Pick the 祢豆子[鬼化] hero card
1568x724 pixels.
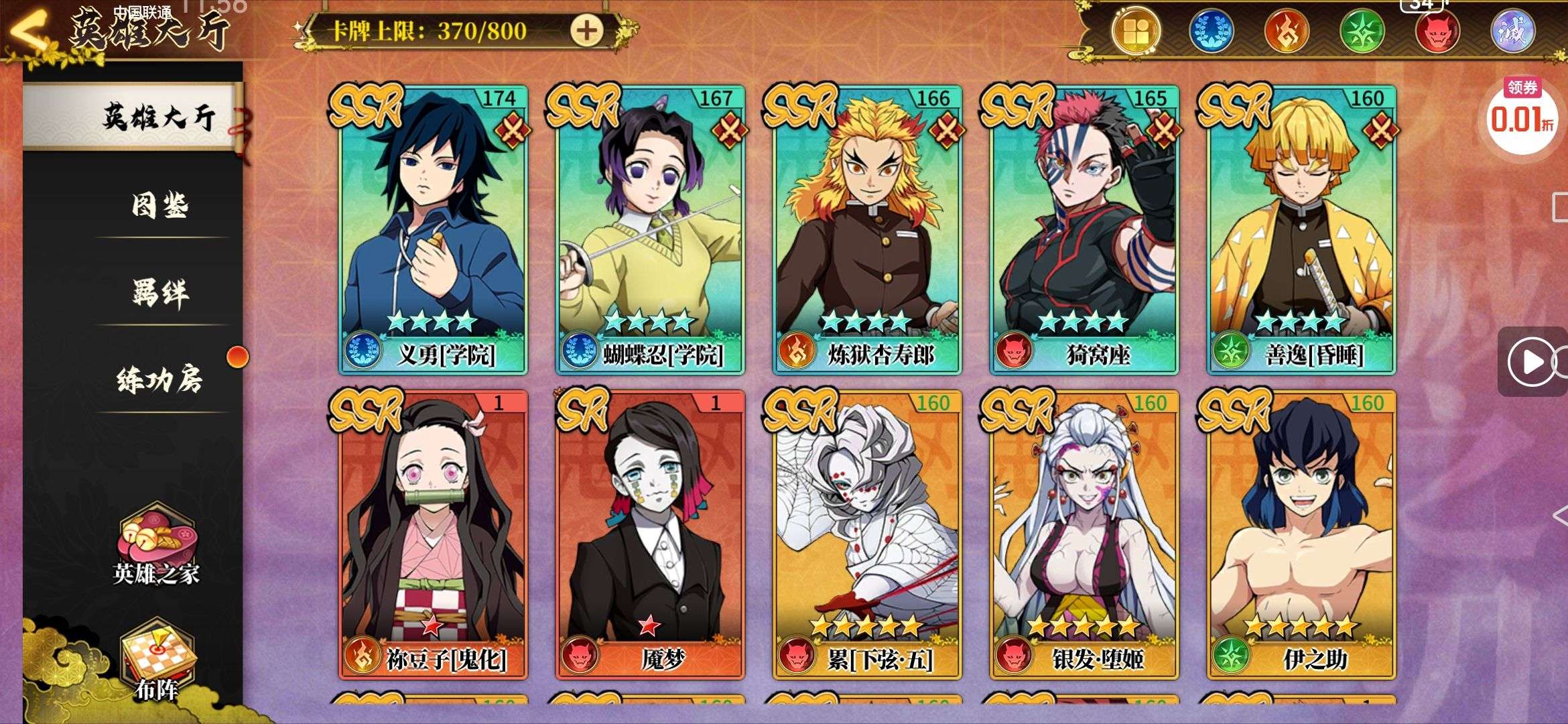click(x=433, y=533)
